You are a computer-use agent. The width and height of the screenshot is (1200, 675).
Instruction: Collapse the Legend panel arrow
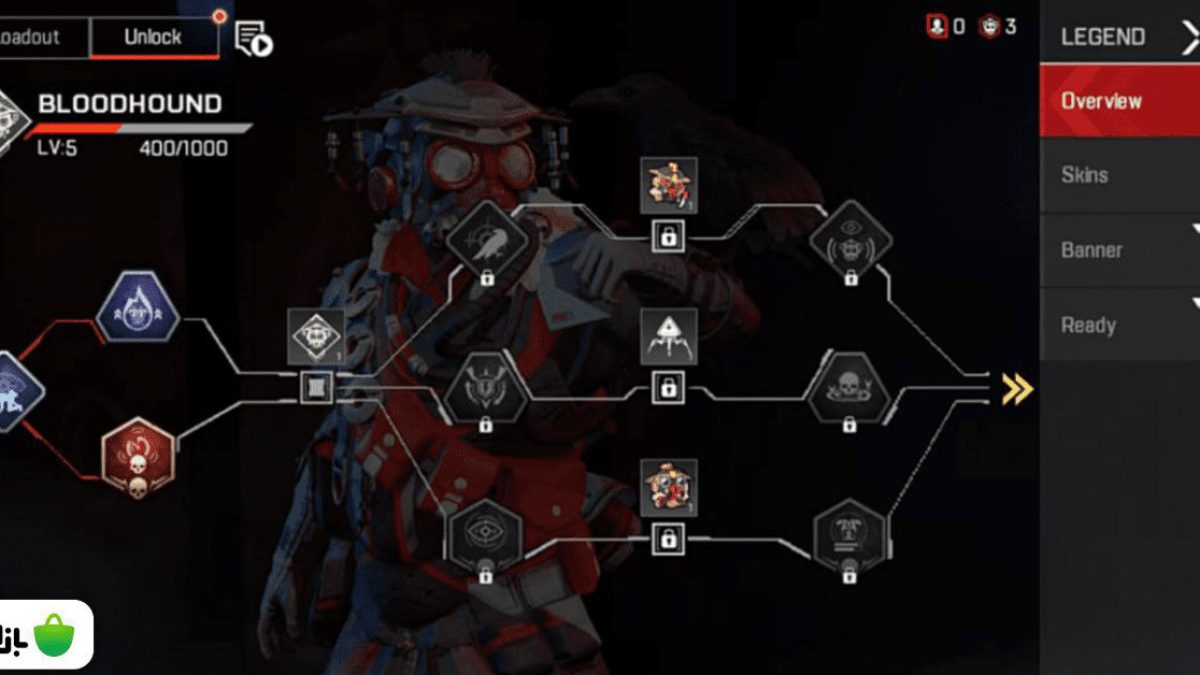[x=1189, y=37]
